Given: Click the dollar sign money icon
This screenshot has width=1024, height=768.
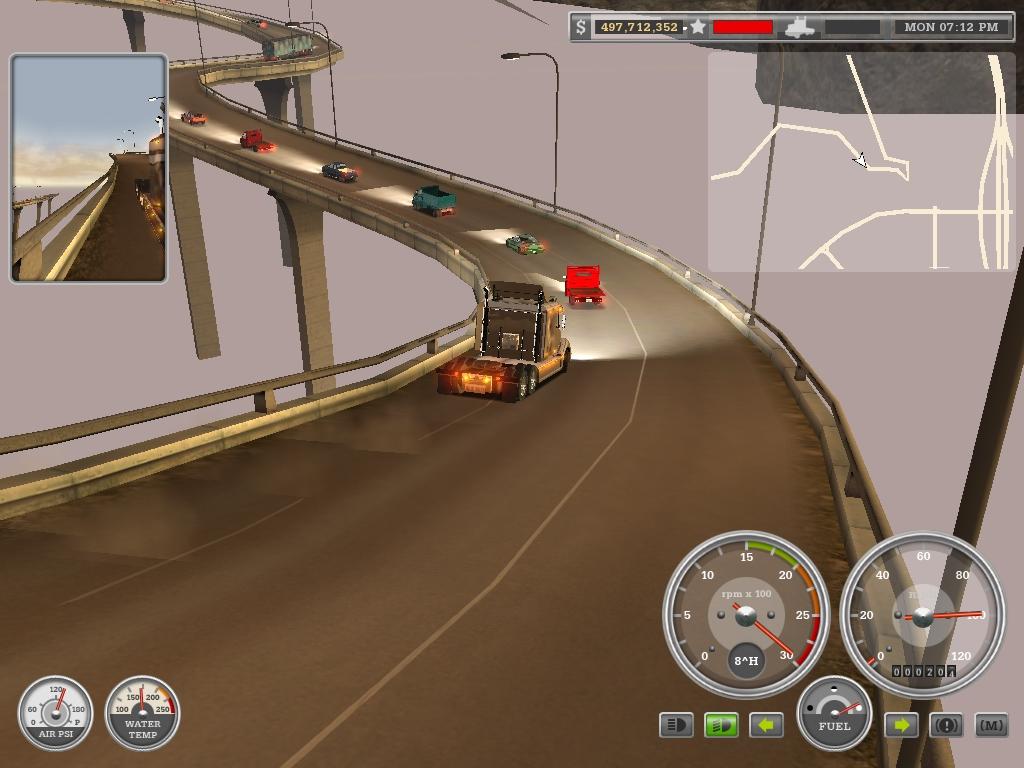Looking at the screenshot, I should [582, 27].
